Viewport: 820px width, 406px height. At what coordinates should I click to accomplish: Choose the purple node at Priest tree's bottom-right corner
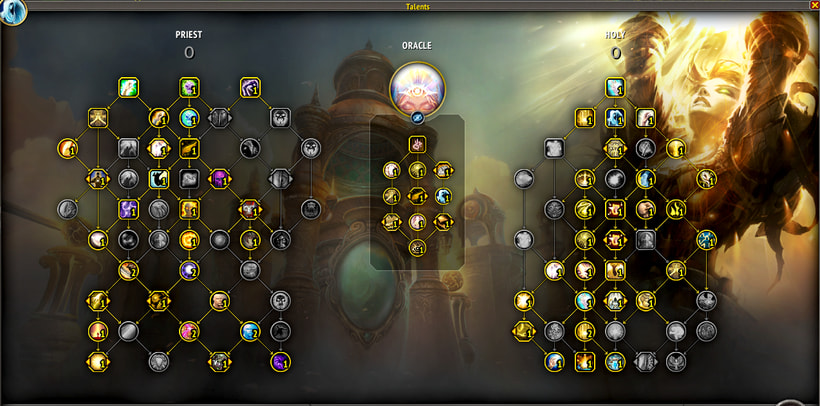pyautogui.click(x=280, y=361)
